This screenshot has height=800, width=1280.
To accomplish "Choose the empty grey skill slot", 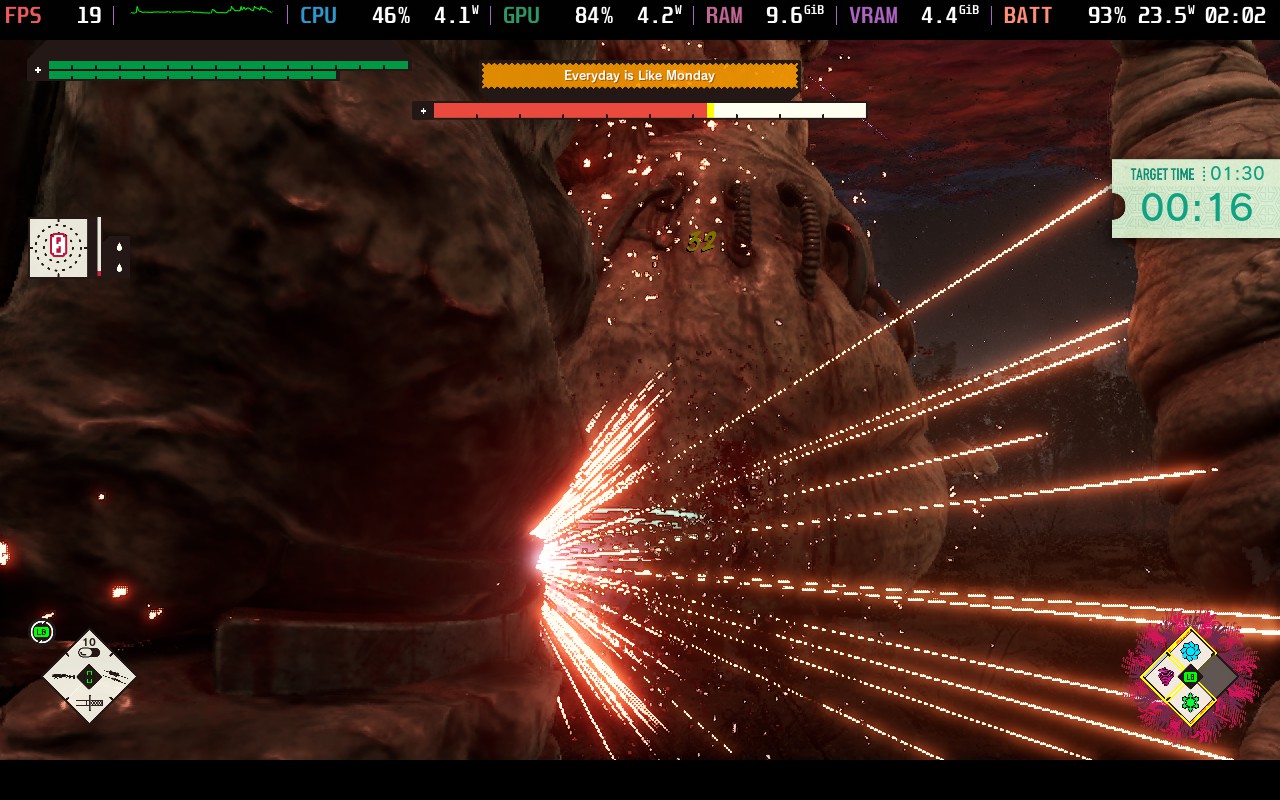I will pyautogui.click(x=1216, y=677).
